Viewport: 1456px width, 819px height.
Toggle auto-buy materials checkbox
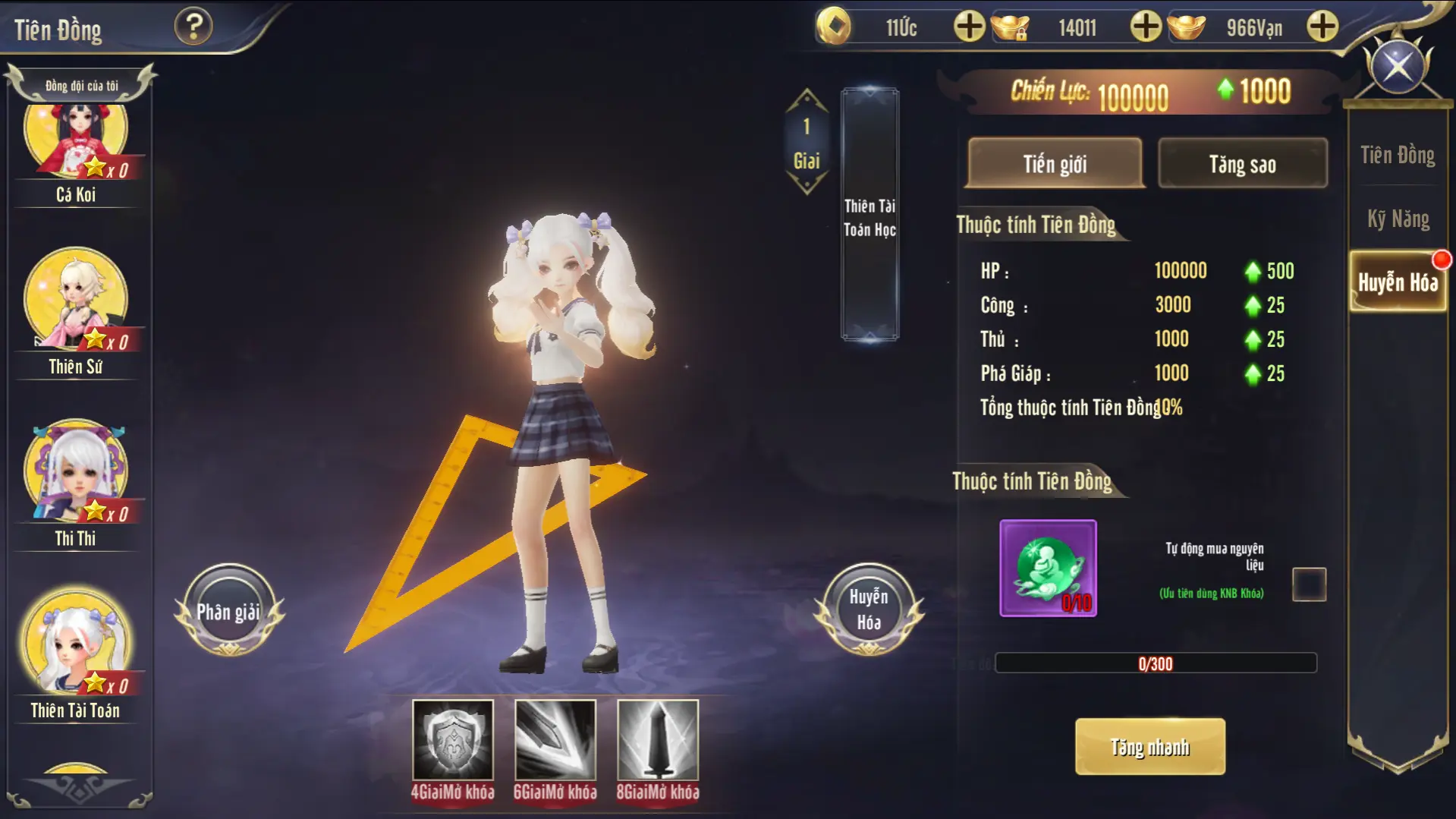(x=1309, y=584)
